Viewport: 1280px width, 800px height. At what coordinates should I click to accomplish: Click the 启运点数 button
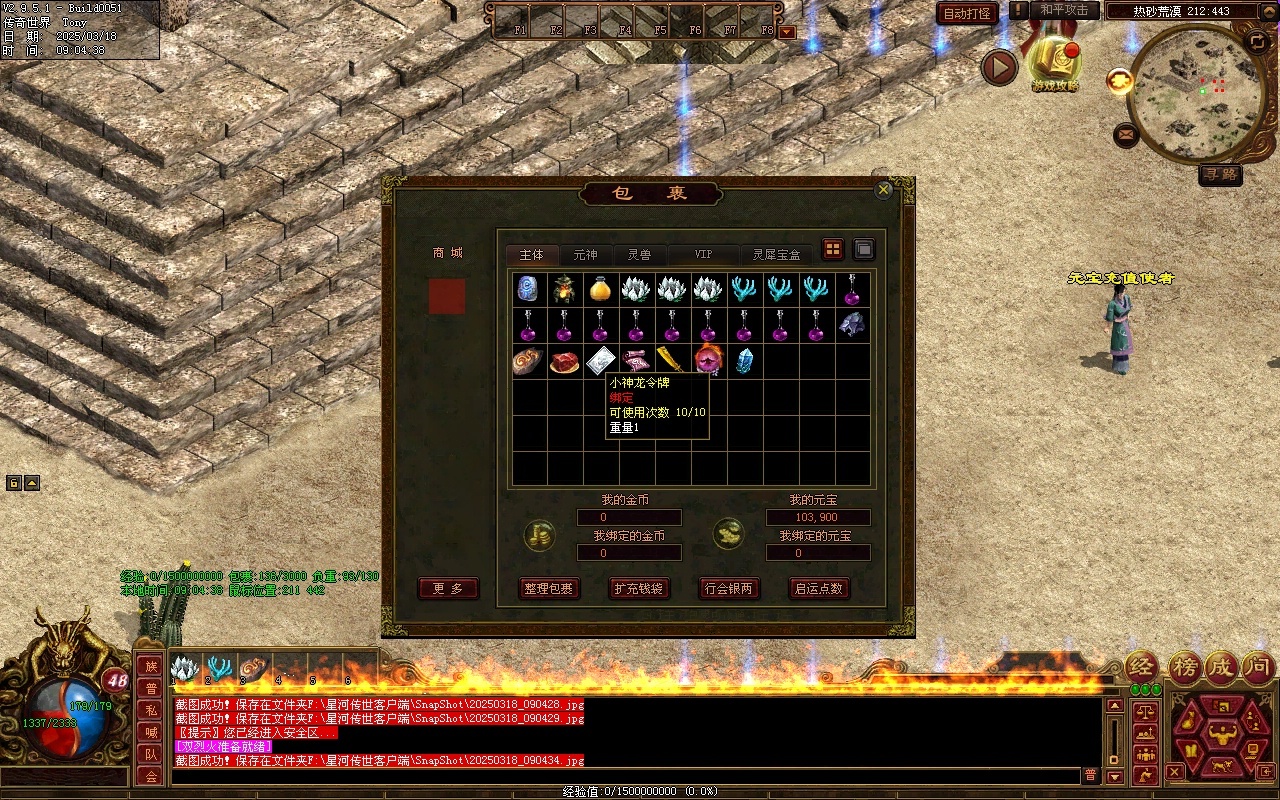[x=818, y=589]
